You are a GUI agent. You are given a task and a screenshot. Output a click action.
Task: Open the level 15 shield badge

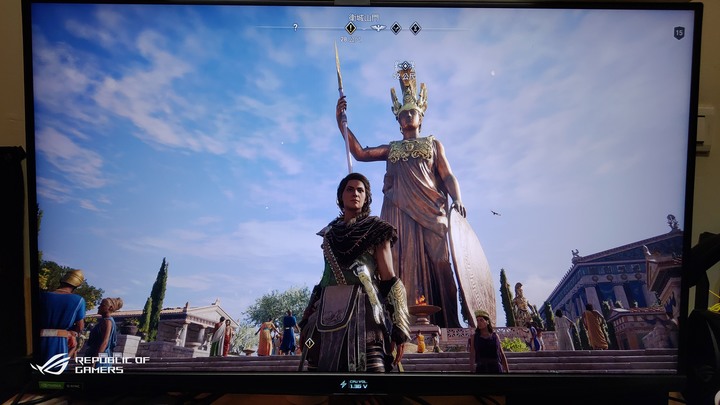[679, 33]
